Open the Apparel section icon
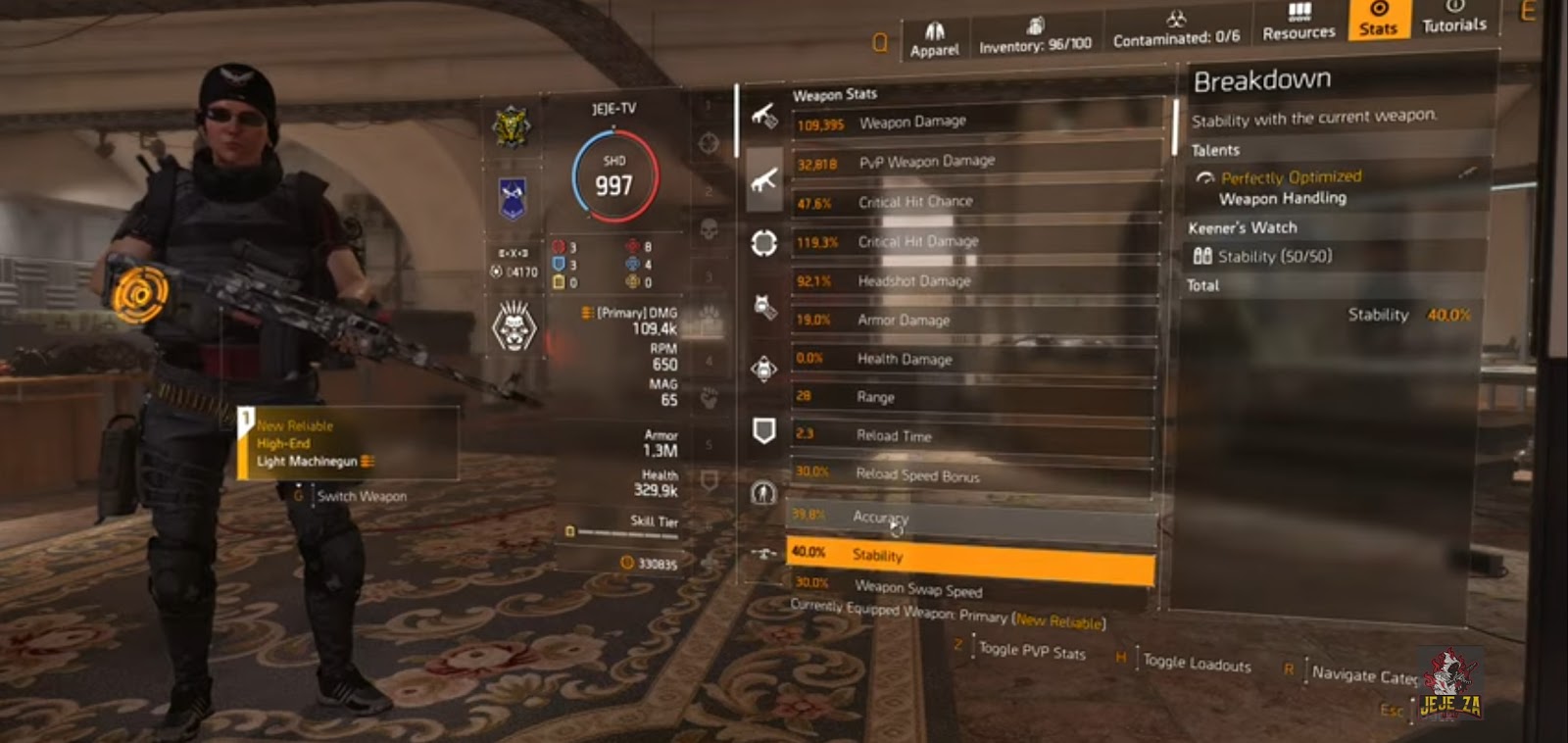This screenshot has width=1568, height=743. click(x=935, y=29)
